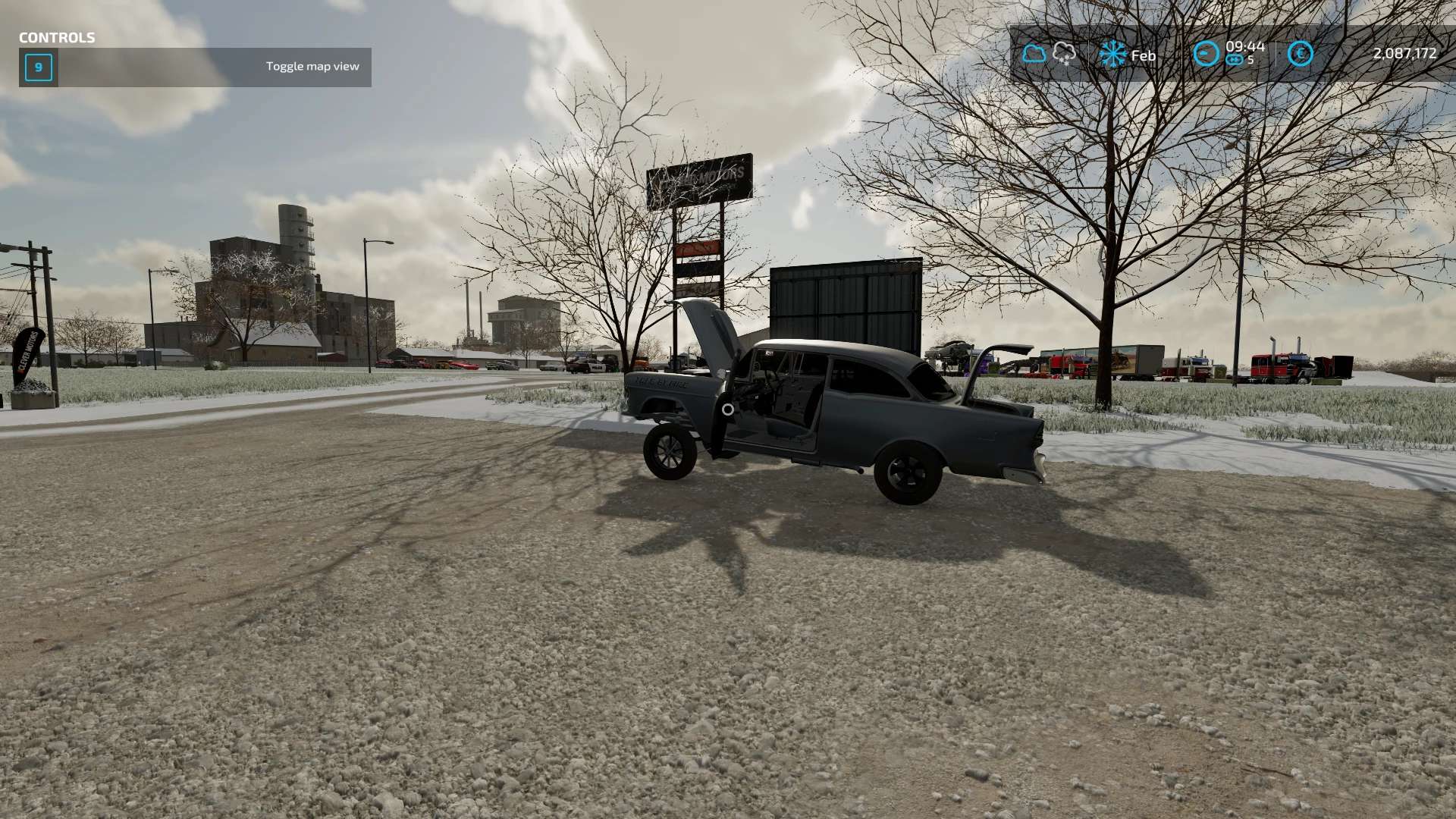Click the fast-forward time scale icon
1456x819 pixels.
tap(1235, 59)
